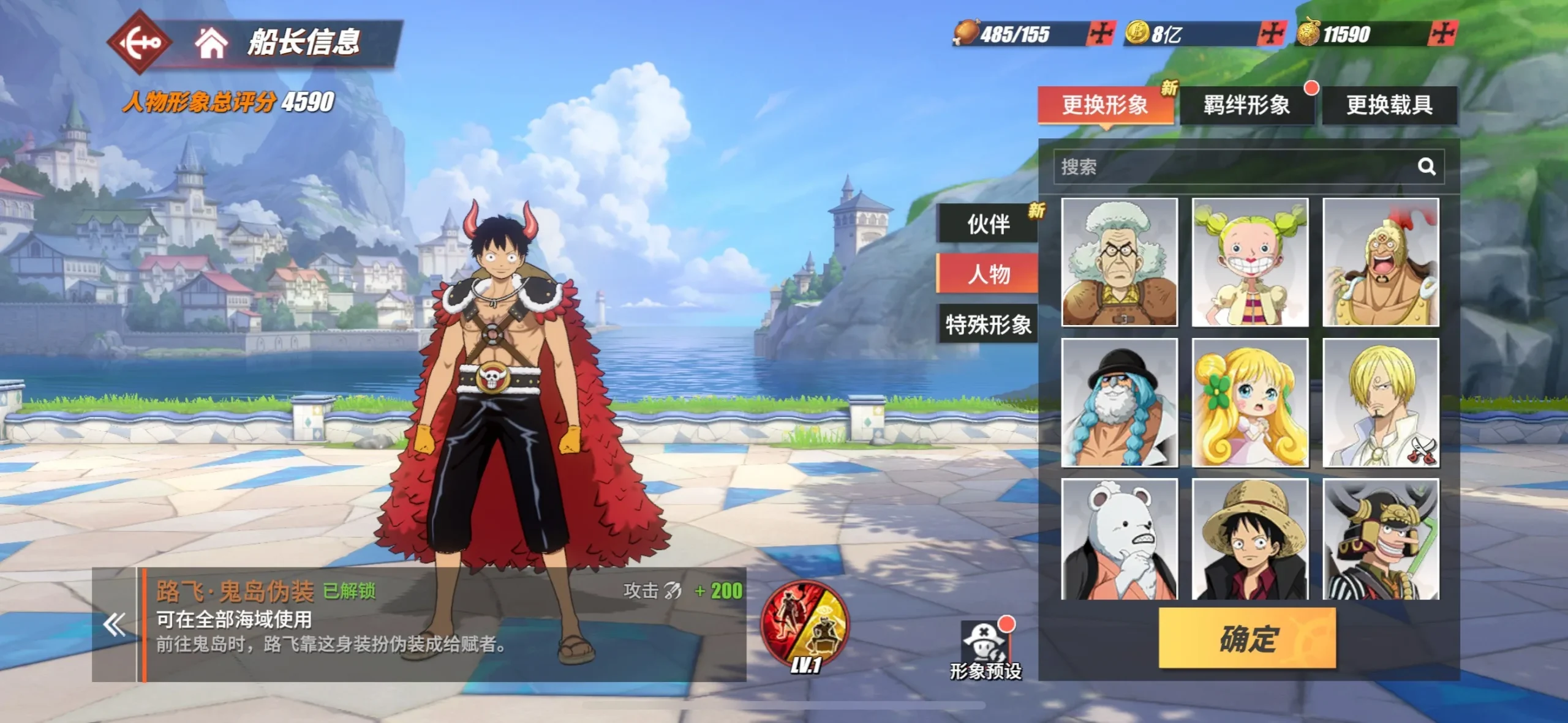Open the 特殊形象 category
1568x723 pixels.
point(988,324)
